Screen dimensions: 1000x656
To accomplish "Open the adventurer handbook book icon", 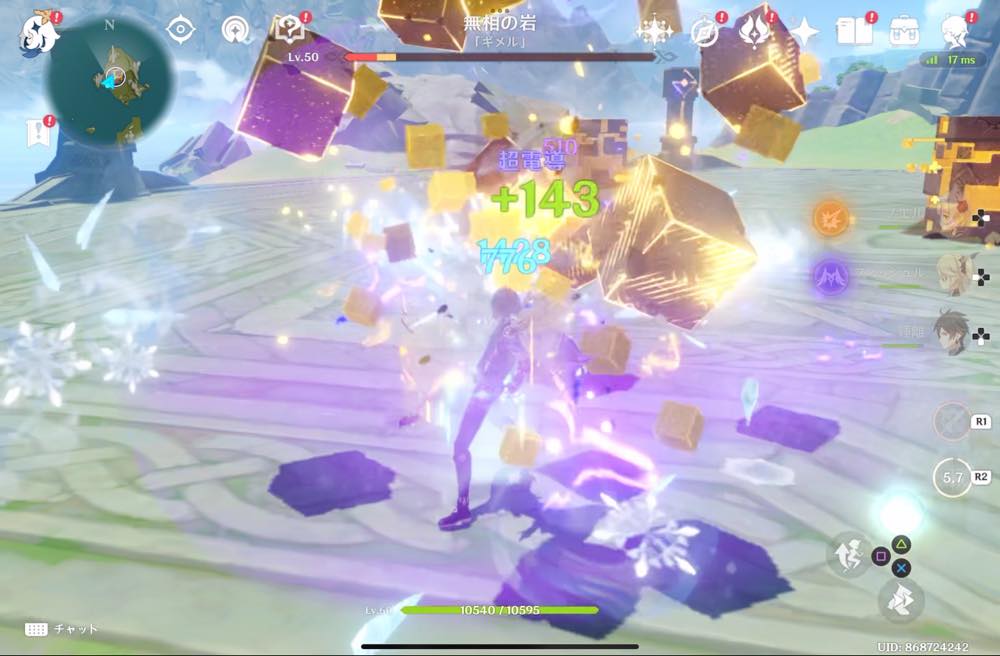I will [852, 31].
